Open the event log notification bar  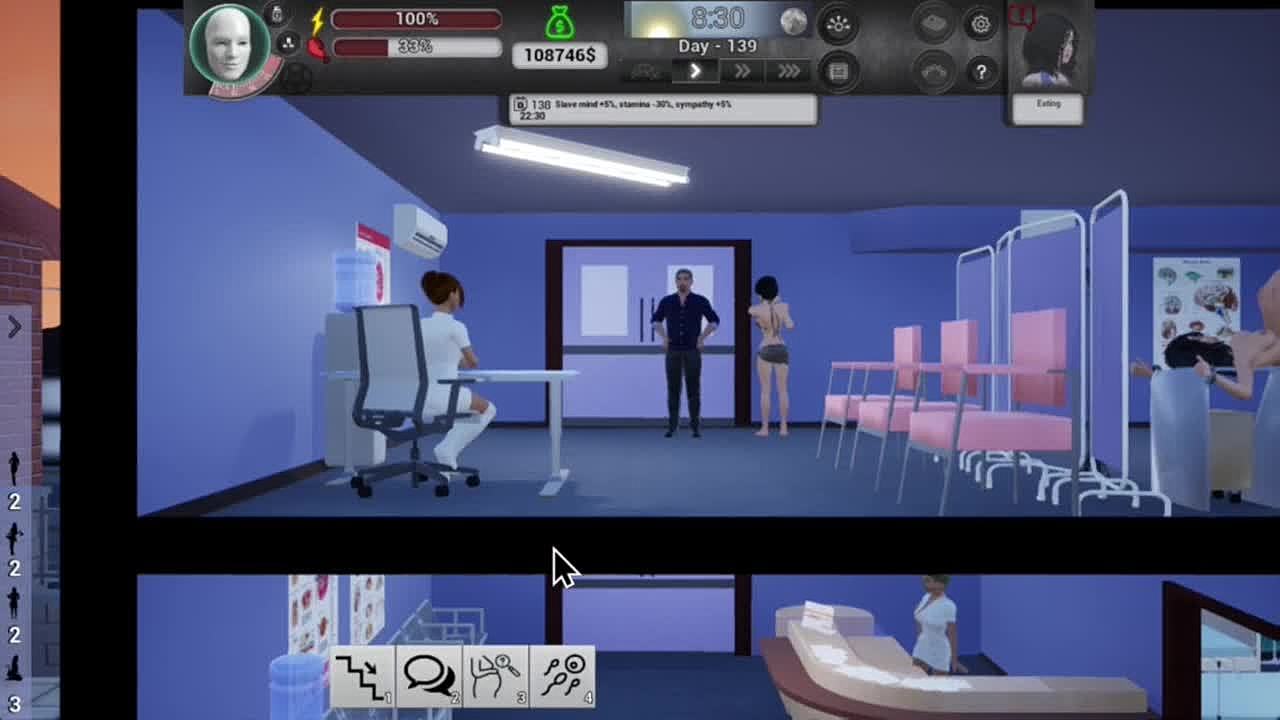pos(663,110)
